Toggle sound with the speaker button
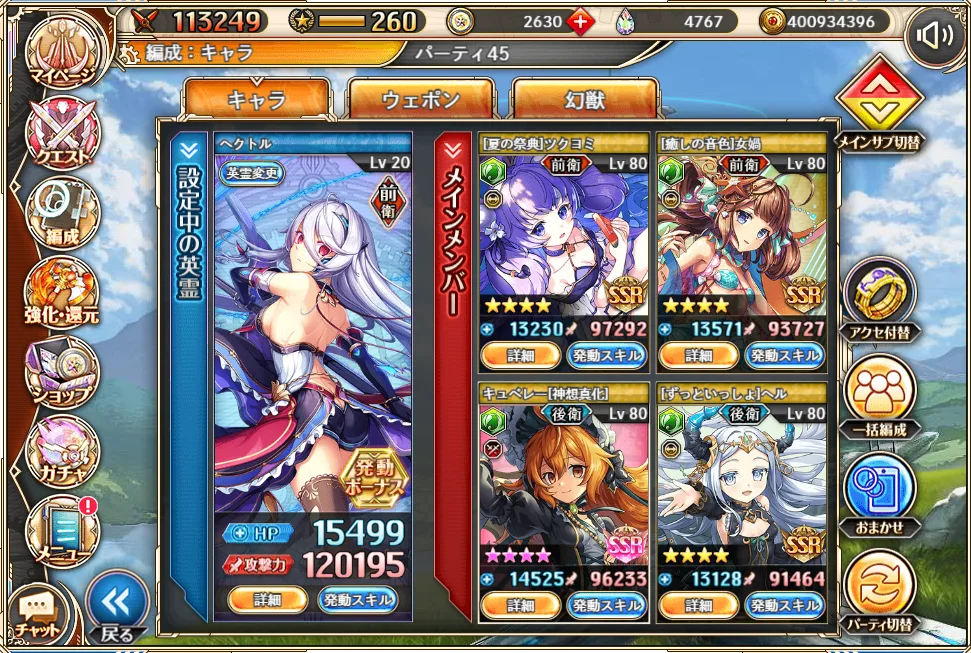The image size is (971, 653). click(935, 38)
